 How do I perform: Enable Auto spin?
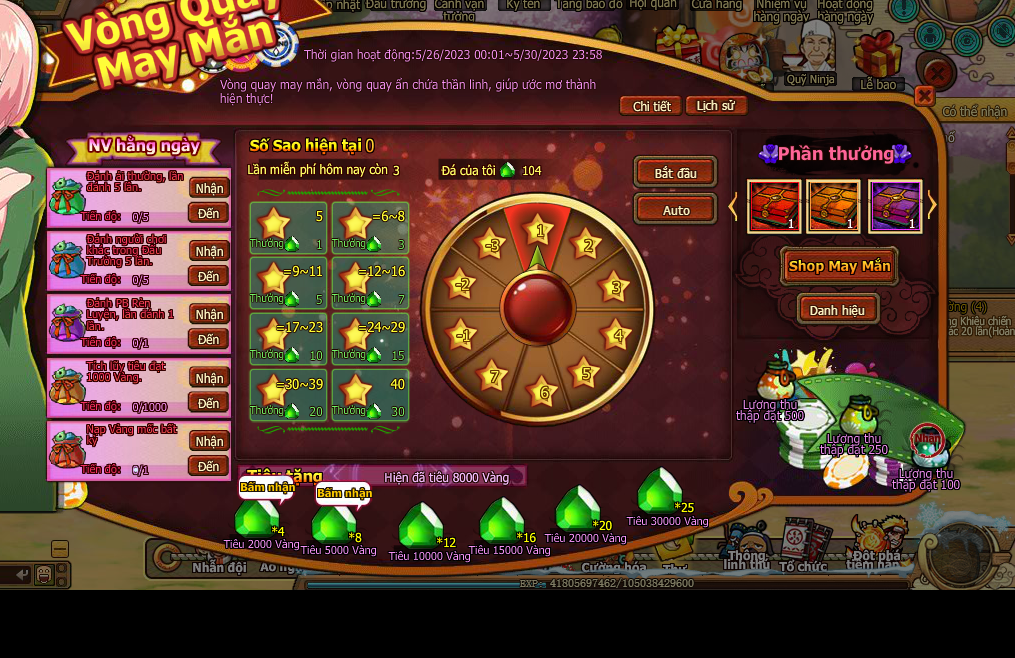[x=676, y=210]
